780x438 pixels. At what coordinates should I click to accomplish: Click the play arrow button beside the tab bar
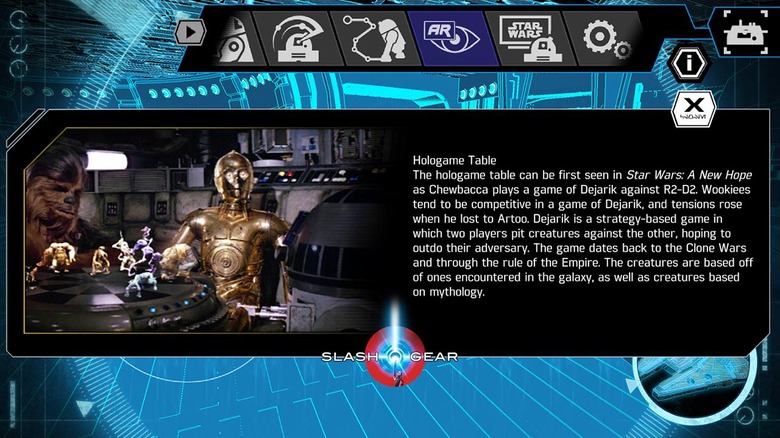coord(189,31)
